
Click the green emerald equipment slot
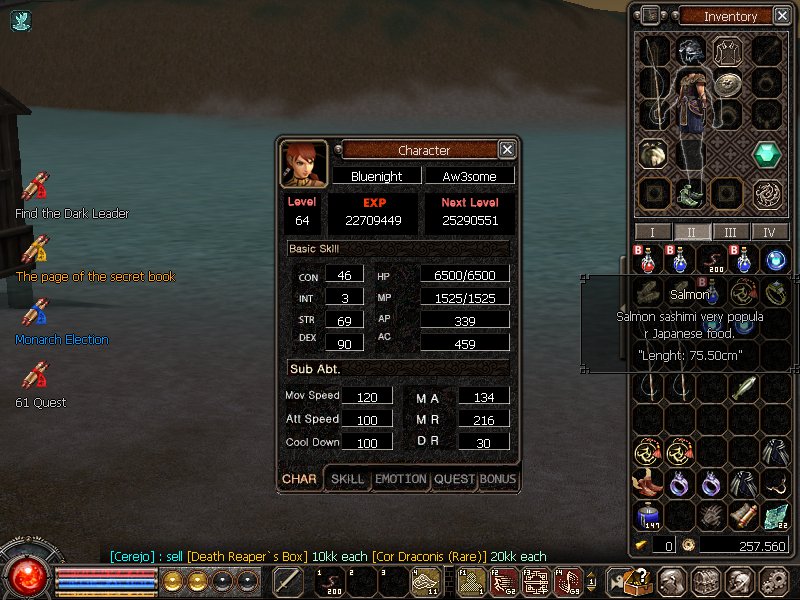tap(767, 154)
